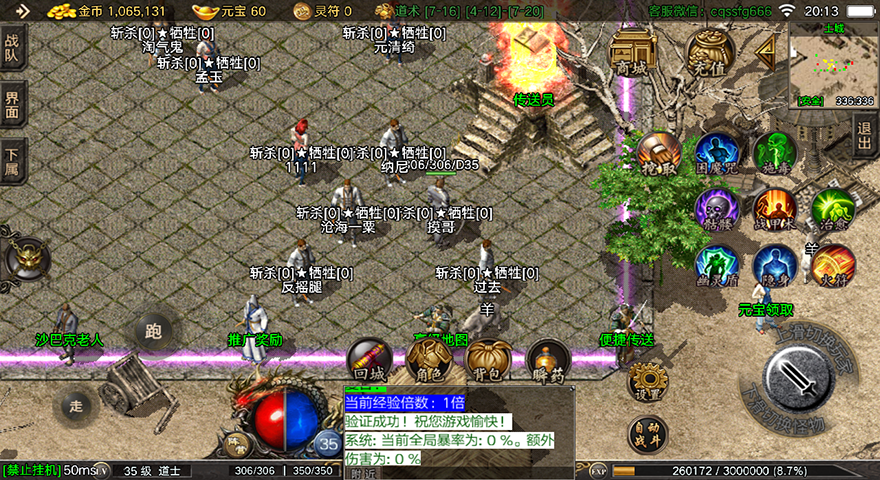Cast the 施毒 poison skill

(774, 153)
